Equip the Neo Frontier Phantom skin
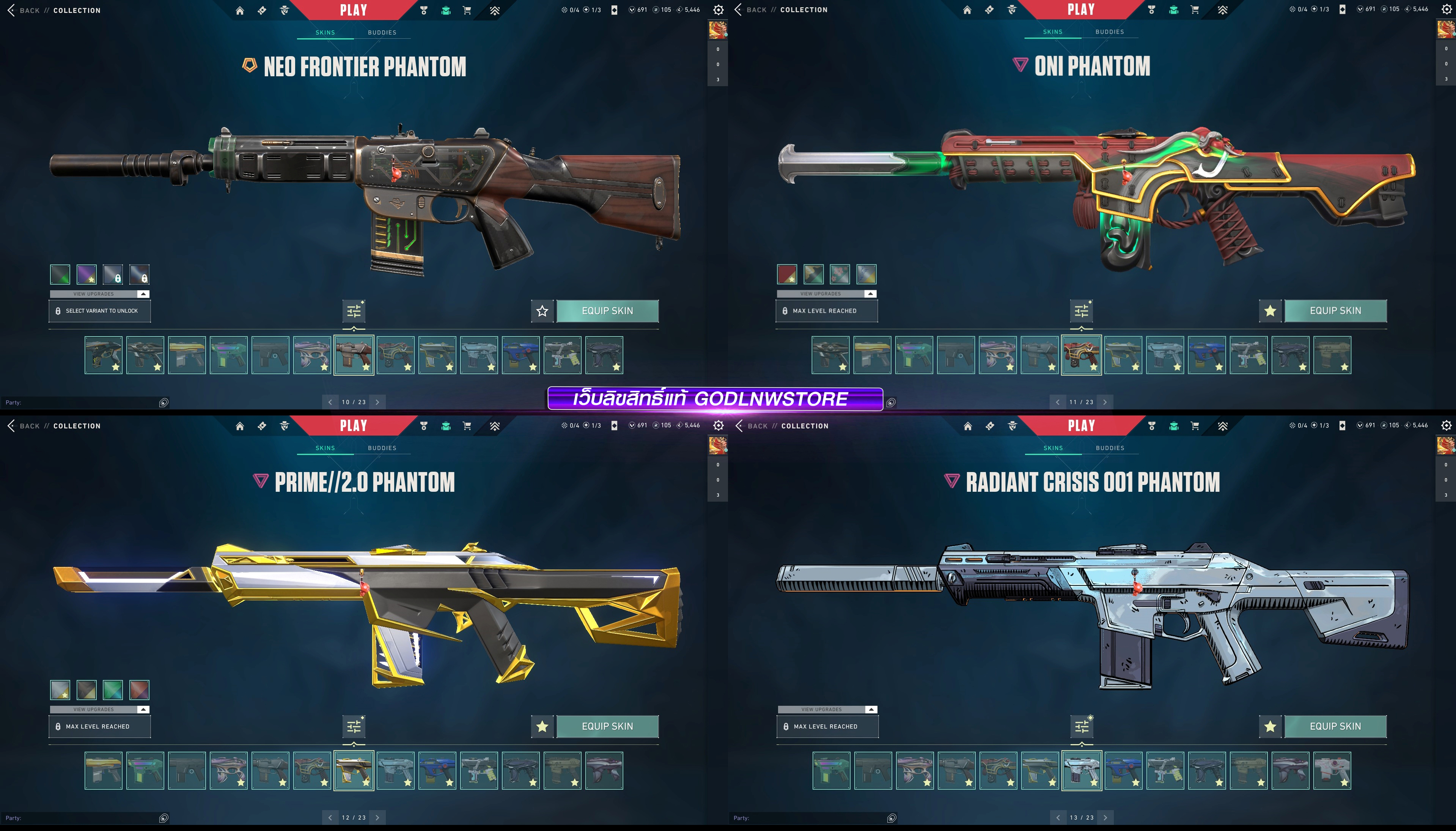The image size is (1456, 831). [x=607, y=311]
